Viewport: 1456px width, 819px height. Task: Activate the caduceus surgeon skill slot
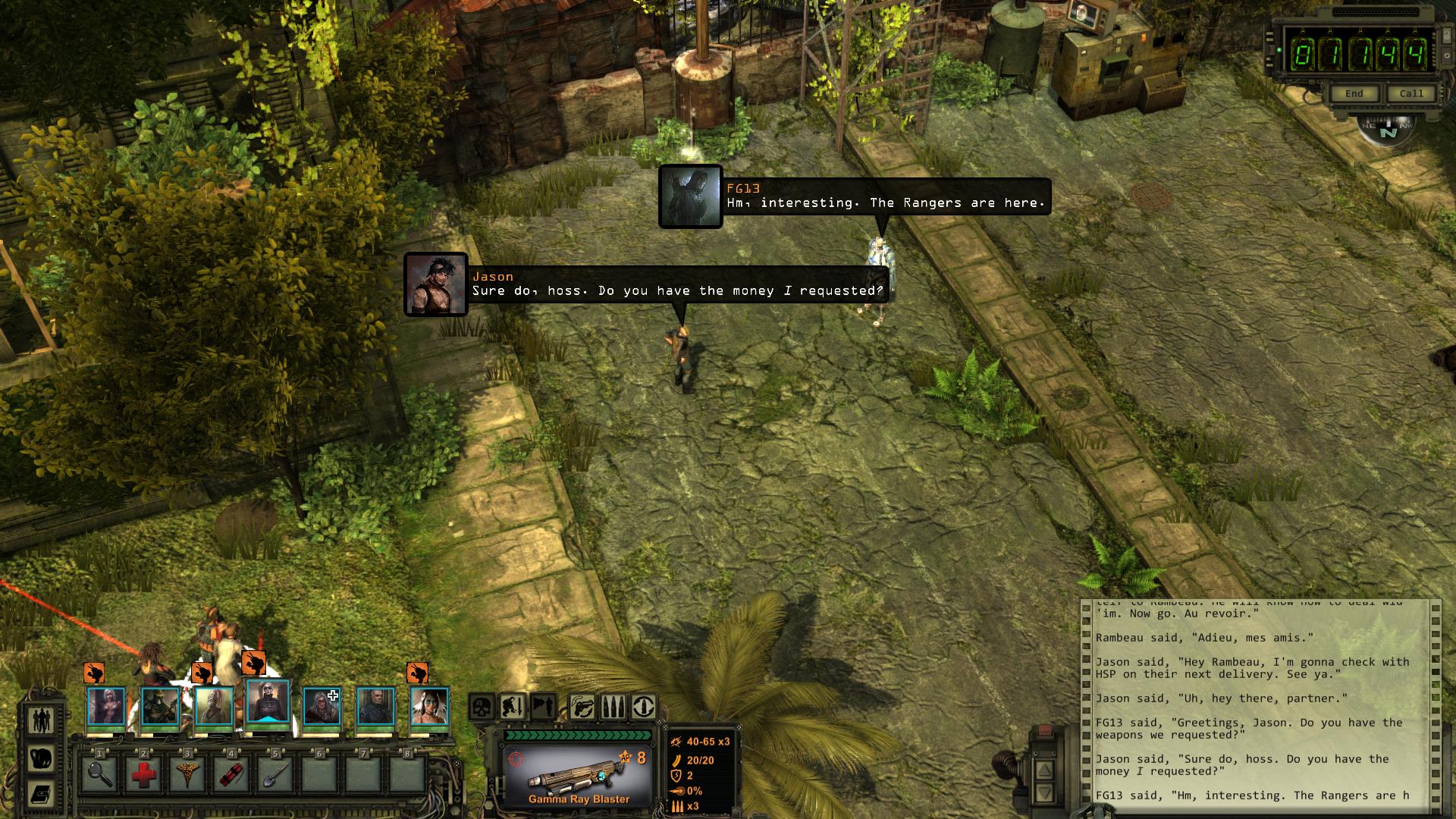(x=188, y=775)
